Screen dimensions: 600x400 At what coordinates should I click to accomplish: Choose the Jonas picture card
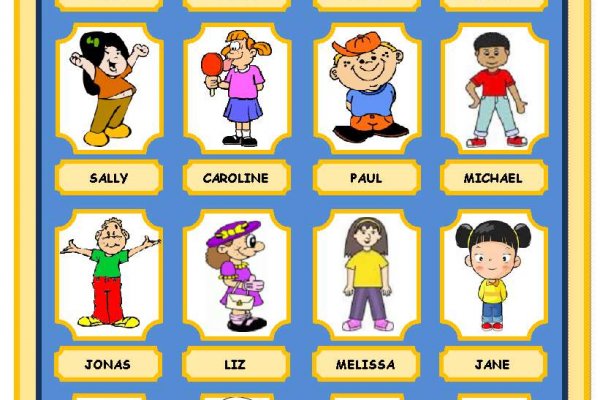pos(109,274)
